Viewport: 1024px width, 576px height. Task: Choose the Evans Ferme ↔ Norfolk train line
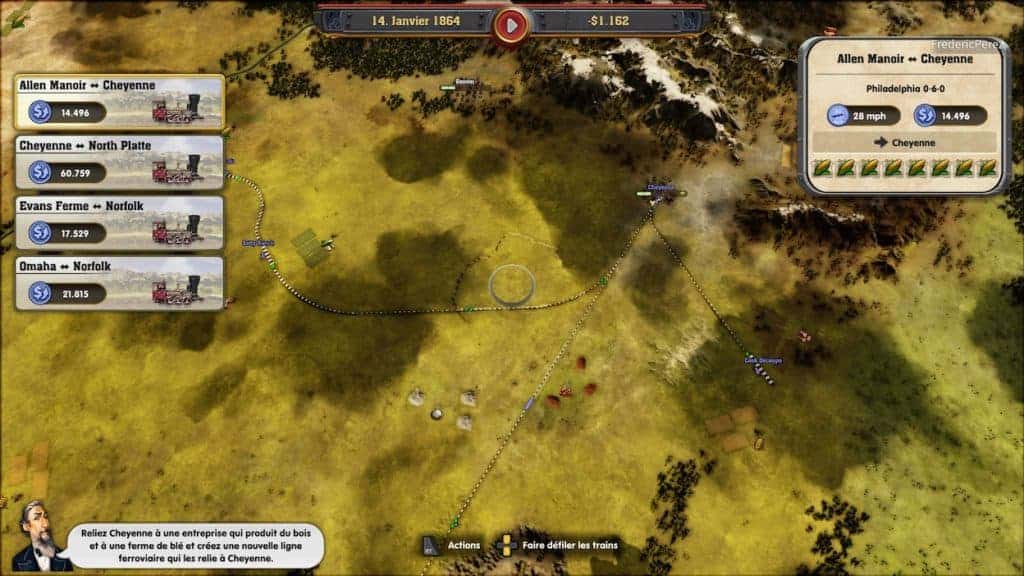(x=119, y=222)
